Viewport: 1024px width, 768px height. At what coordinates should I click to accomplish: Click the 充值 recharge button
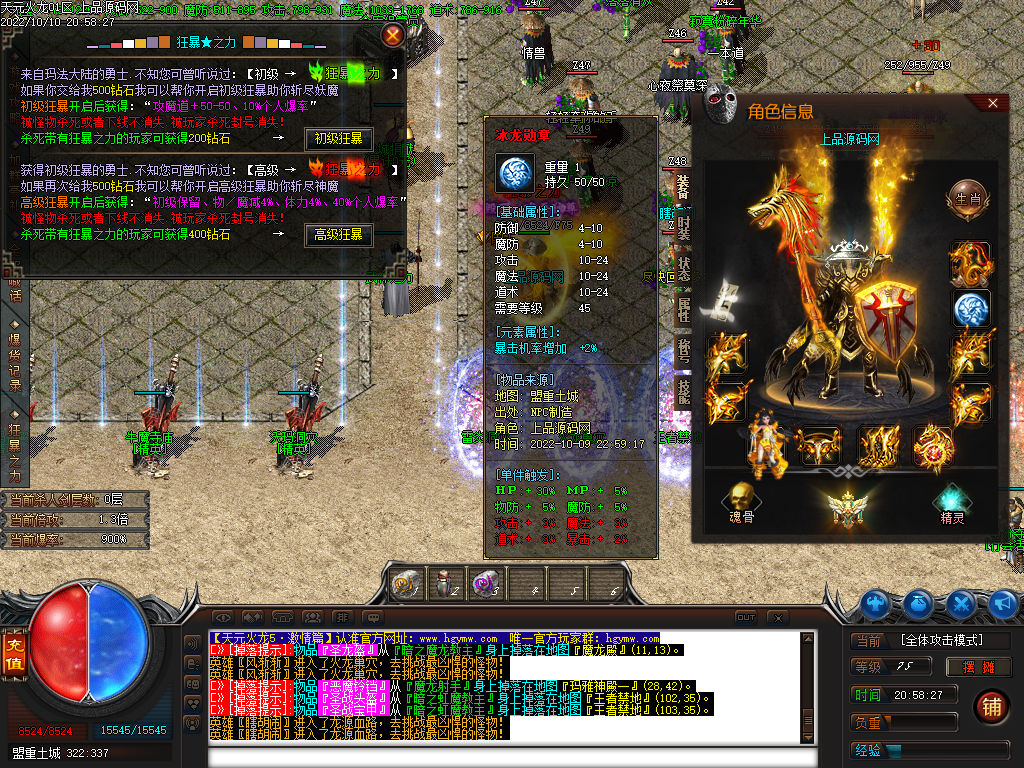(14, 647)
